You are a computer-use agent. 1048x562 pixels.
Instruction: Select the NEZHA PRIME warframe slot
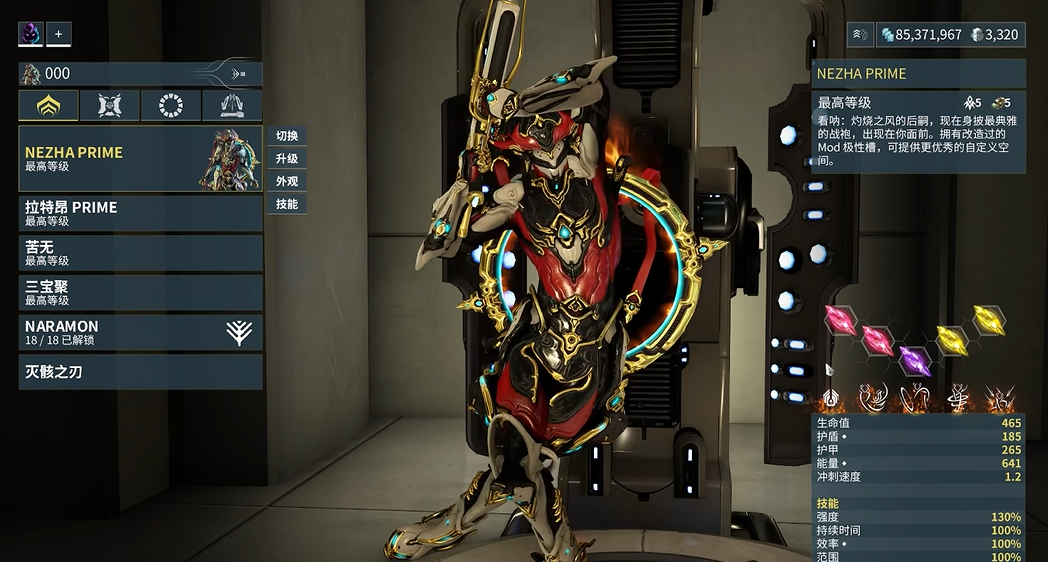(x=140, y=159)
